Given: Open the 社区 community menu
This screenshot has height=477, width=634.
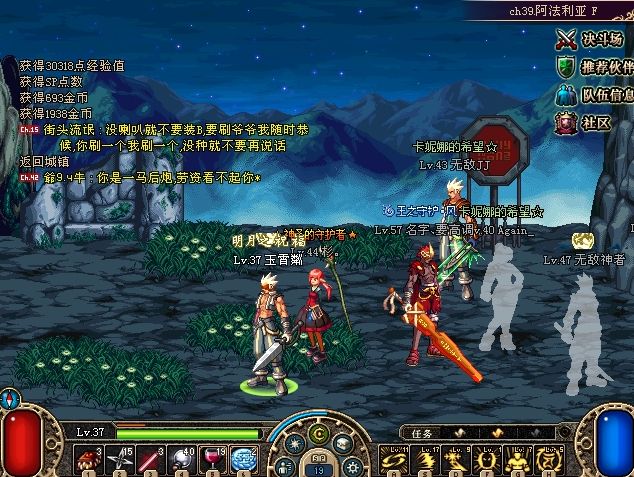Looking at the screenshot, I should coord(585,122).
